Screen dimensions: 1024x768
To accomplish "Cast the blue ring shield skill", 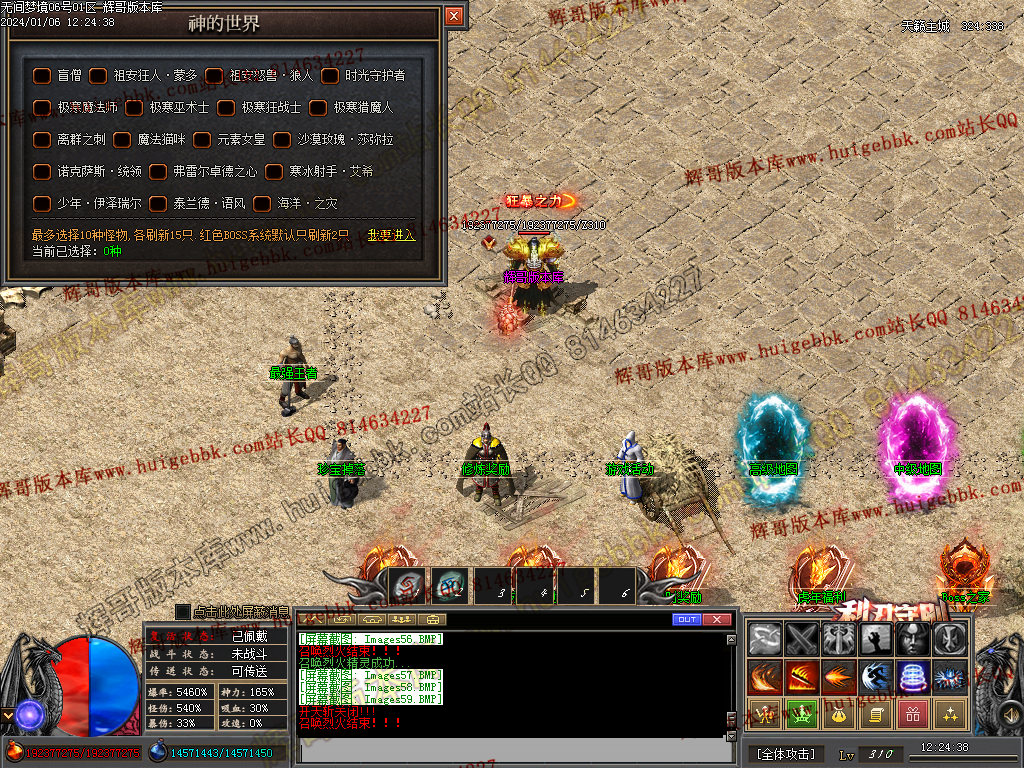I will pos(913,677).
